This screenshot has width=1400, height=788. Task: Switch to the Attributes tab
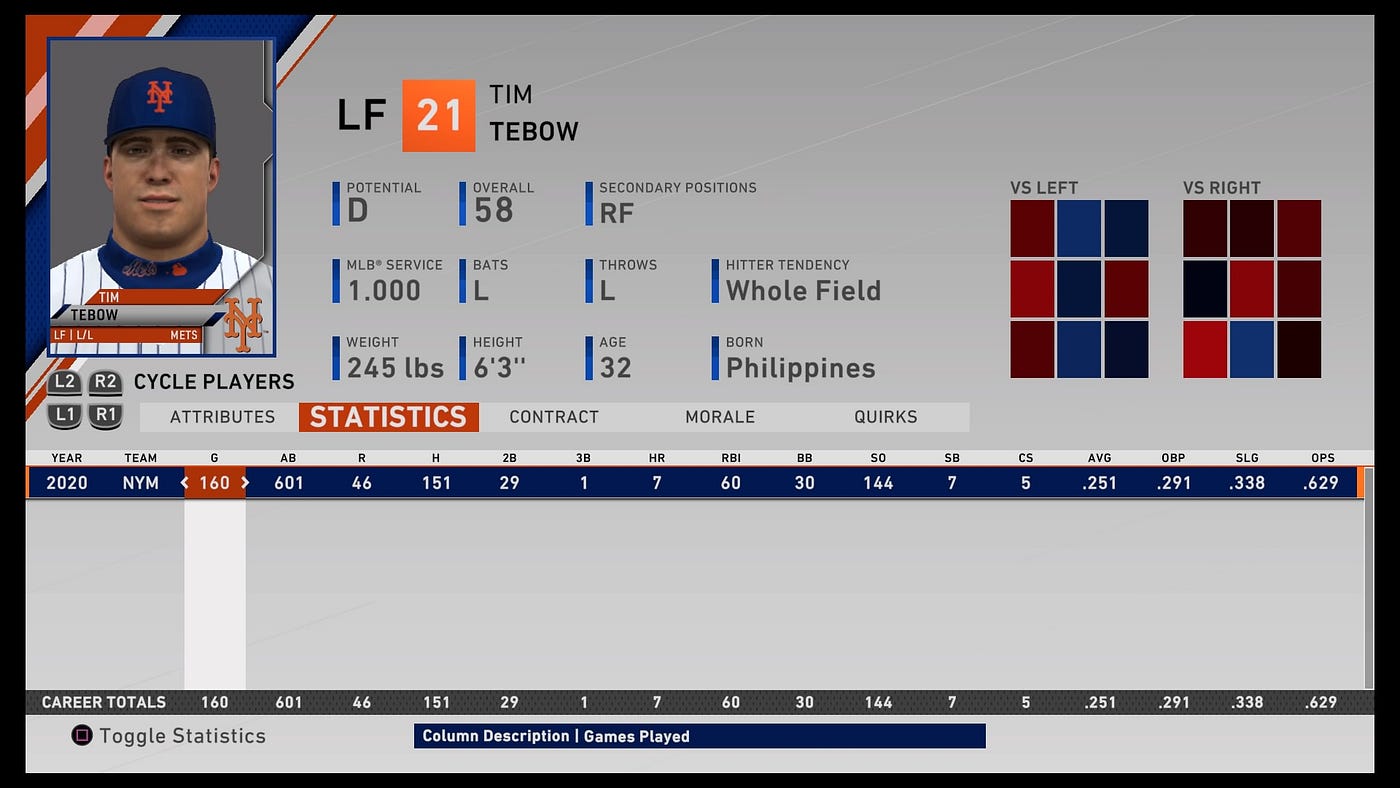(222, 417)
